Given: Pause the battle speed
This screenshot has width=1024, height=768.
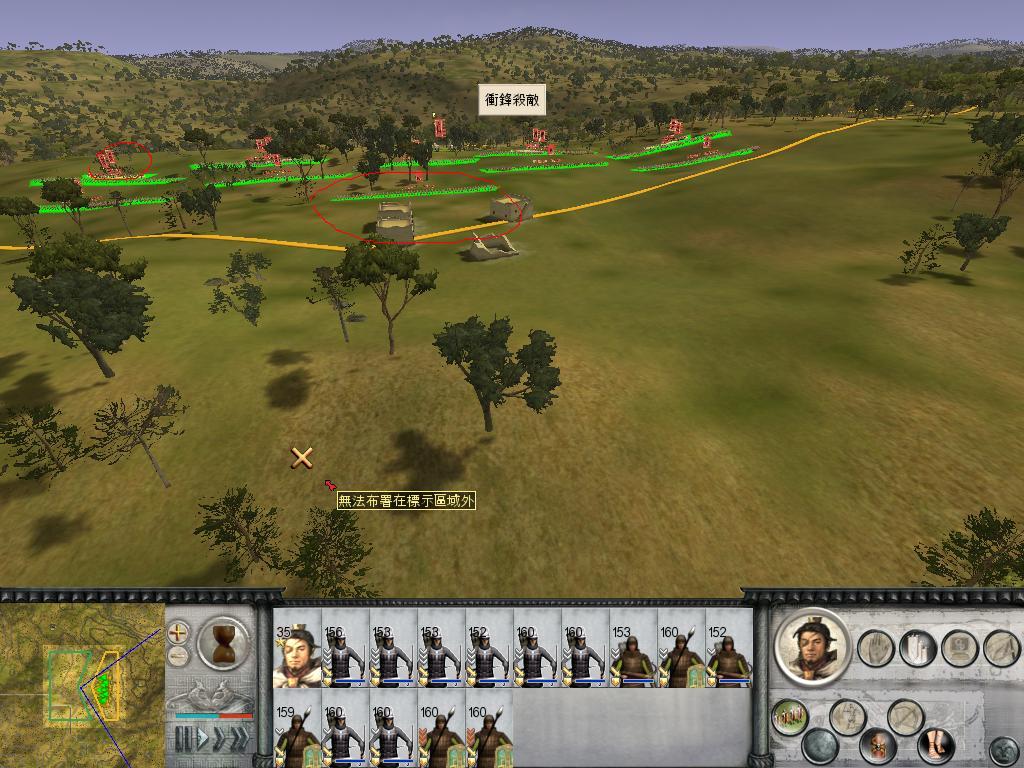Looking at the screenshot, I should coord(183,739).
